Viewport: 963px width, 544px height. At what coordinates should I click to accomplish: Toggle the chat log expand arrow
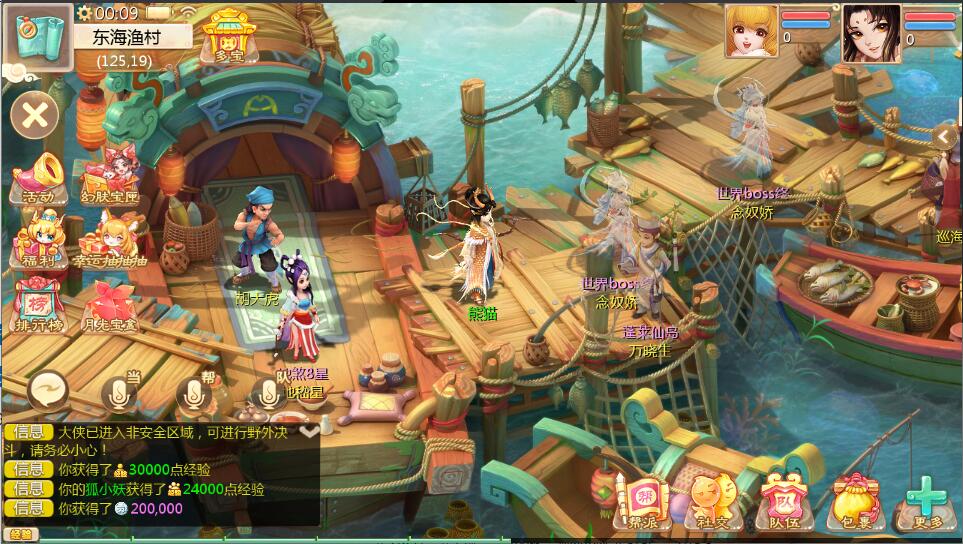[x=310, y=431]
